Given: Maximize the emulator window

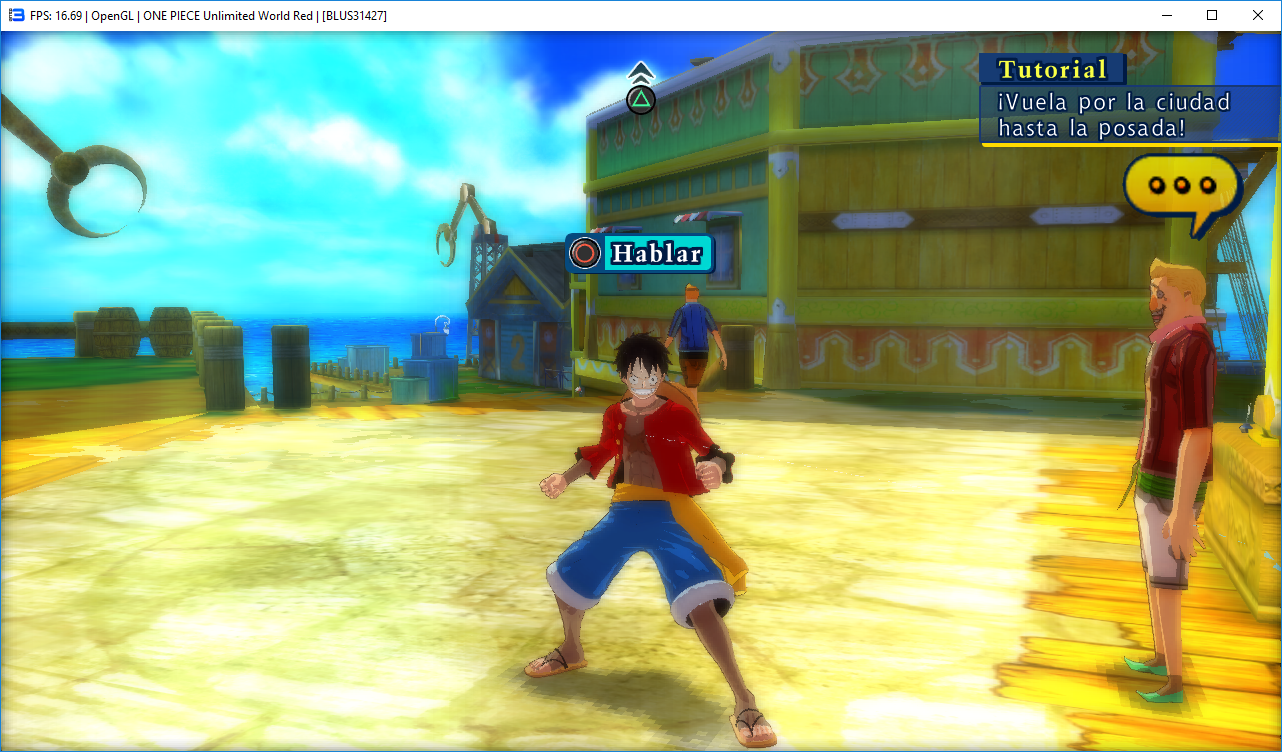Looking at the screenshot, I should [1212, 15].
